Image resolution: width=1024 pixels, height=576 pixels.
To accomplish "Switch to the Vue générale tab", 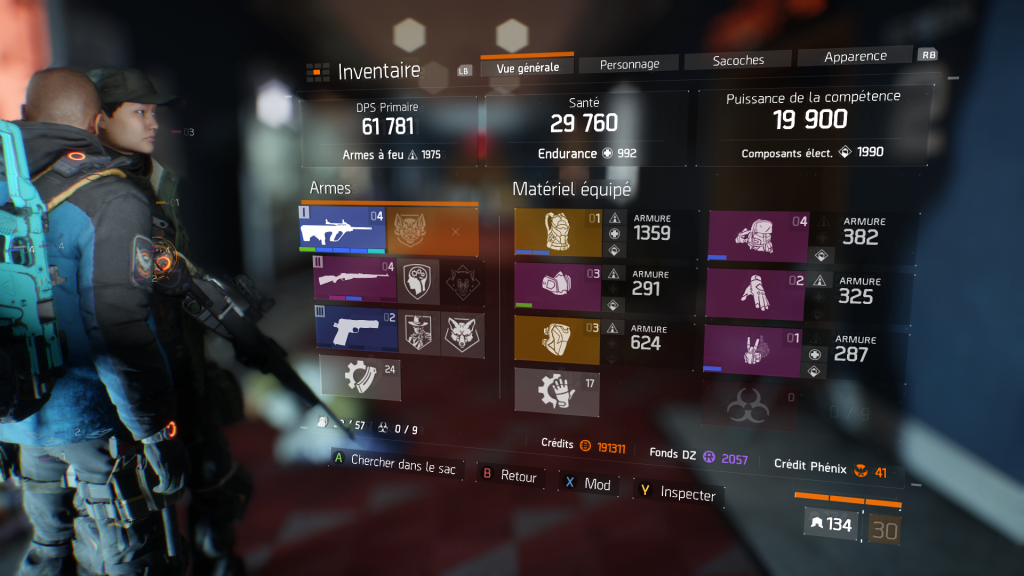I will point(527,67).
